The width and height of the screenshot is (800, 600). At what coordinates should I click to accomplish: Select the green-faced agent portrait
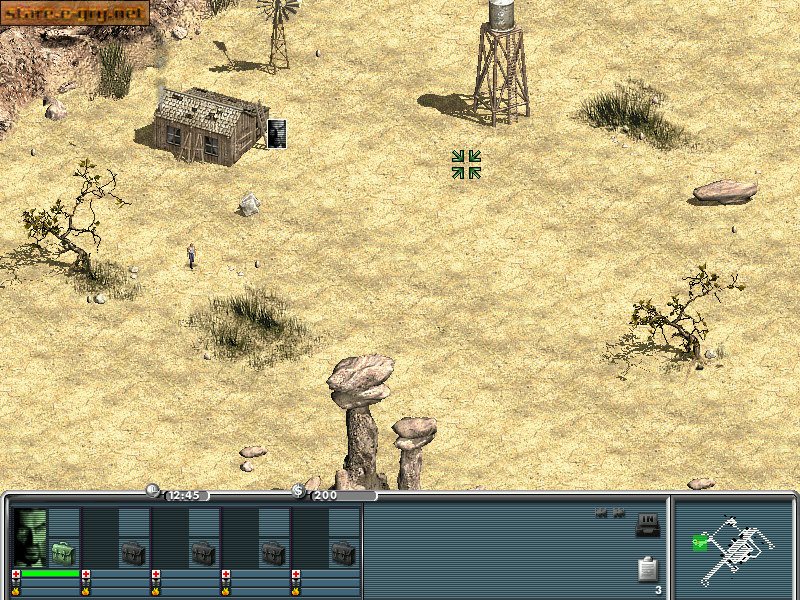[30, 537]
